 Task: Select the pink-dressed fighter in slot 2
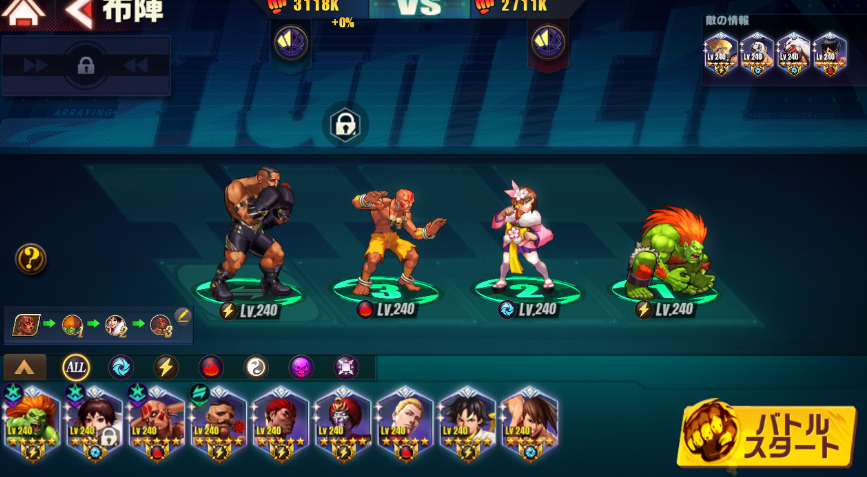526,245
